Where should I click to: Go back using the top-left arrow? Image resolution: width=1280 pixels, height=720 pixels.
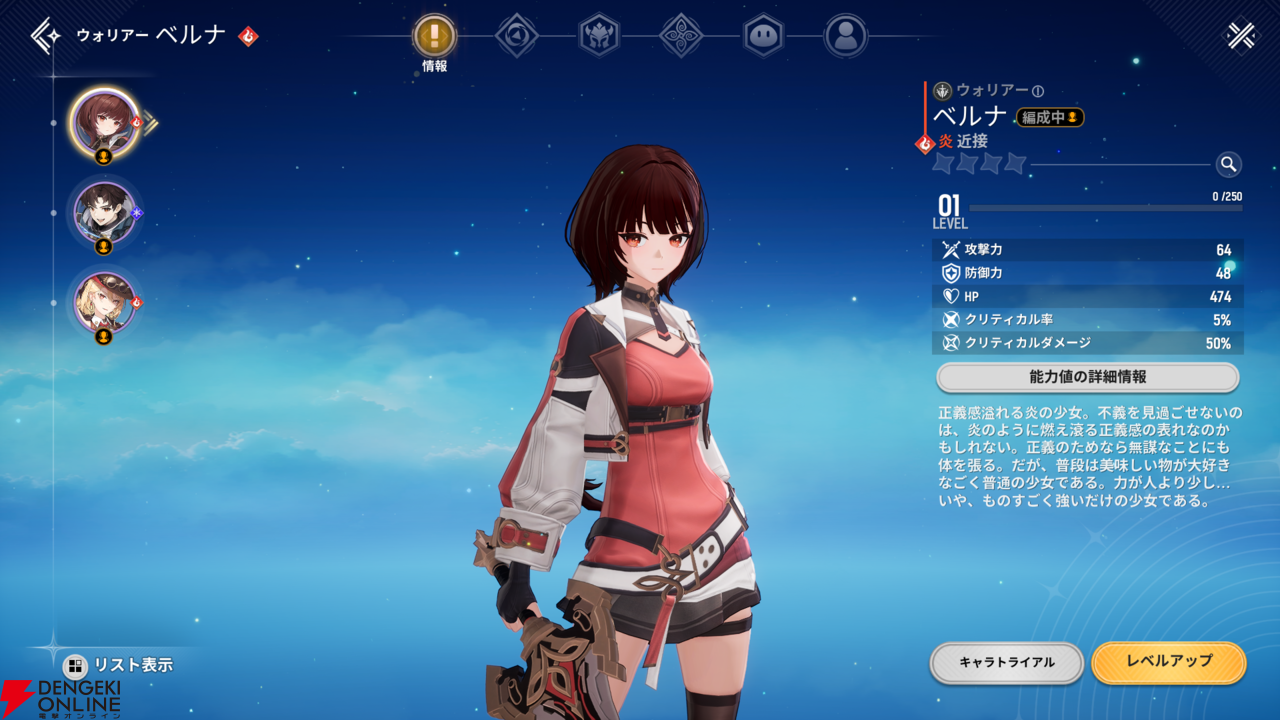coord(46,36)
